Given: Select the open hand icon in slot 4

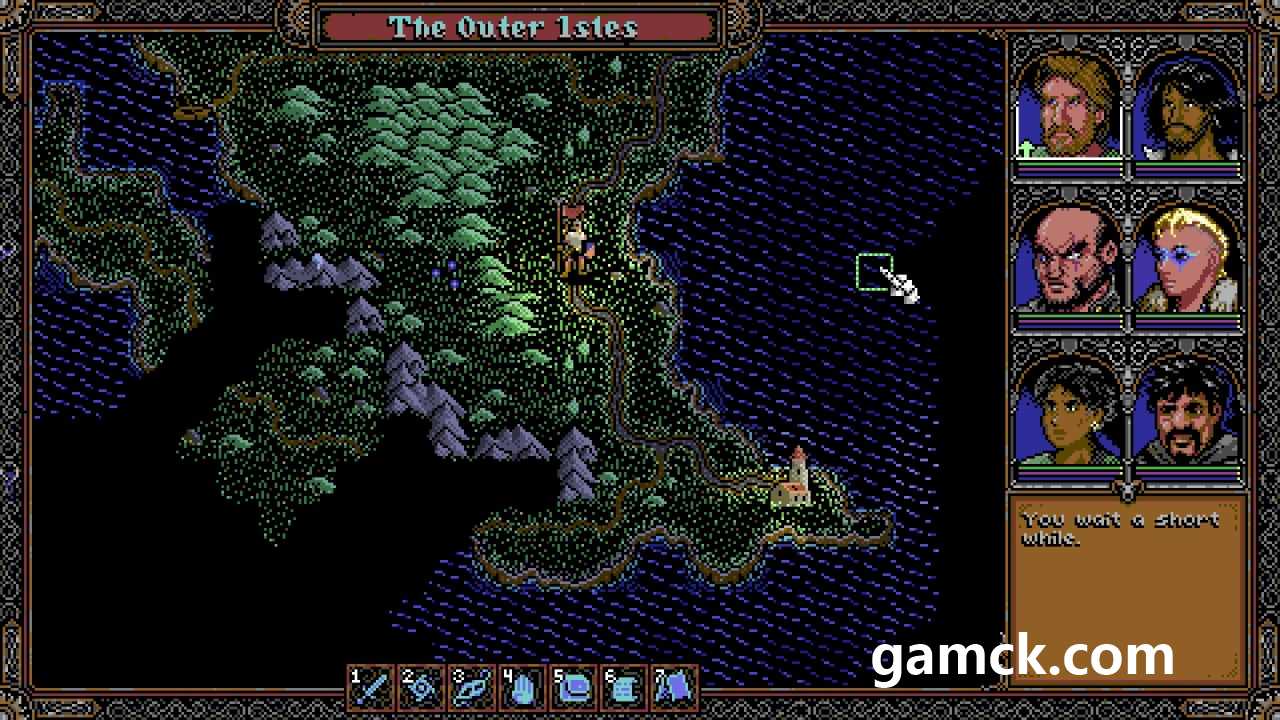Looking at the screenshot, I should tap(525, 688).
